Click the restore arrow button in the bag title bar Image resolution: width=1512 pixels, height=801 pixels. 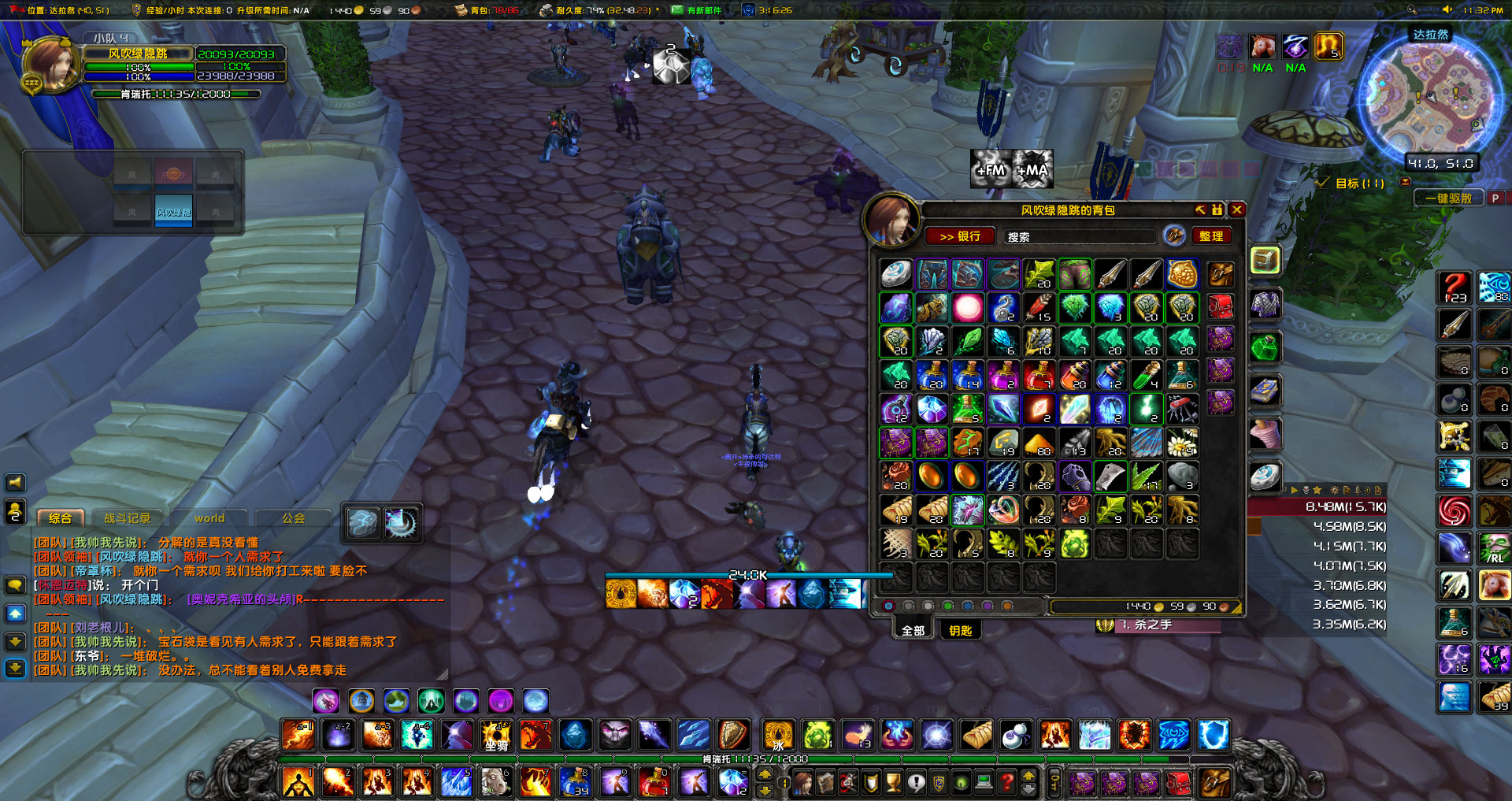point(1200,210)
